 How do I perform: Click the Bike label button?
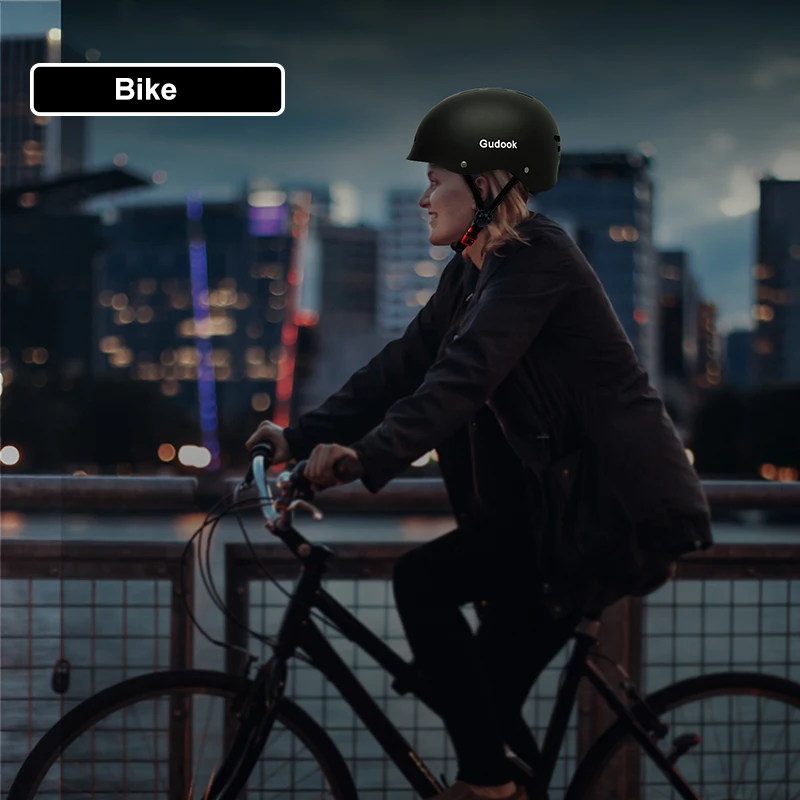point(157,90)
